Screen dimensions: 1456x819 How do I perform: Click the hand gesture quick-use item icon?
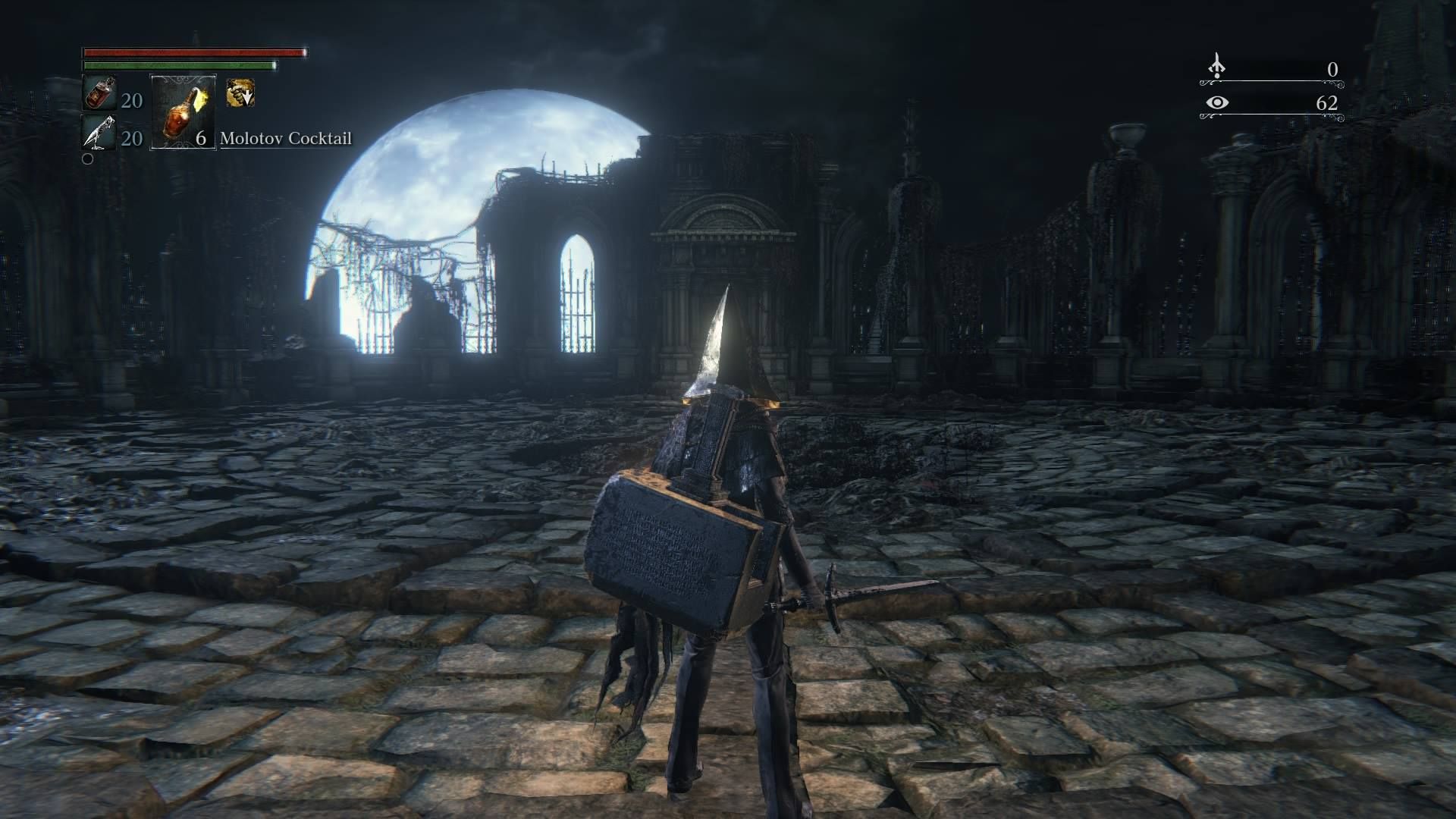point(241,93)
